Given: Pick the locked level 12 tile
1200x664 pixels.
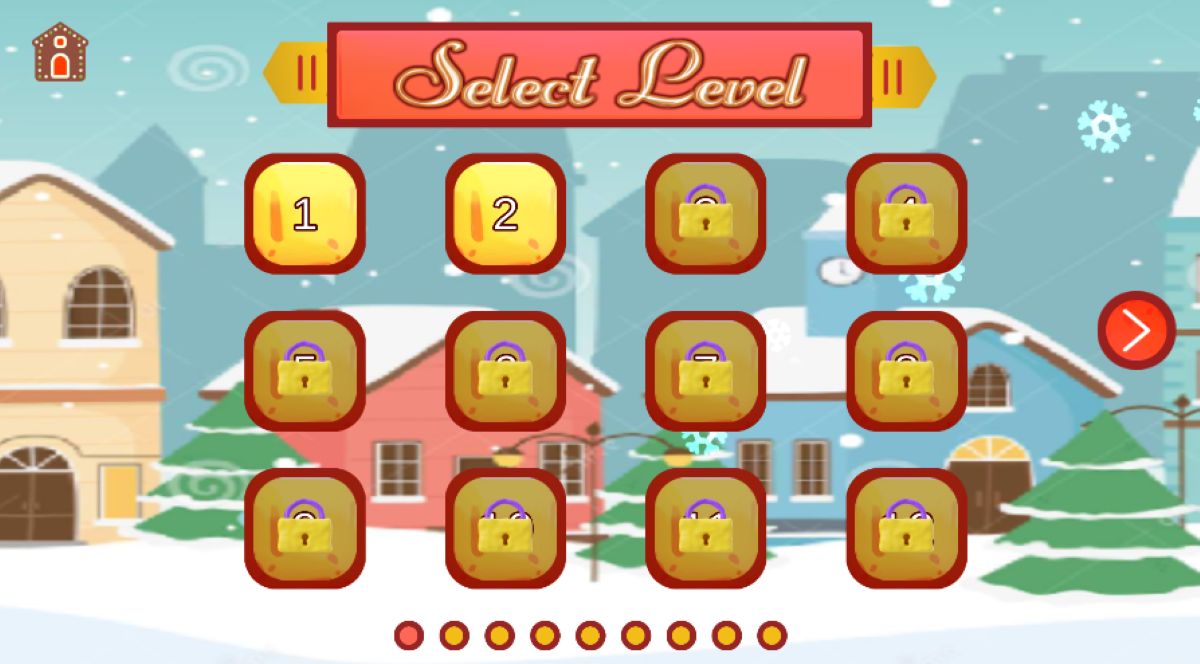Looking at the screenshot, I should 907,528.
